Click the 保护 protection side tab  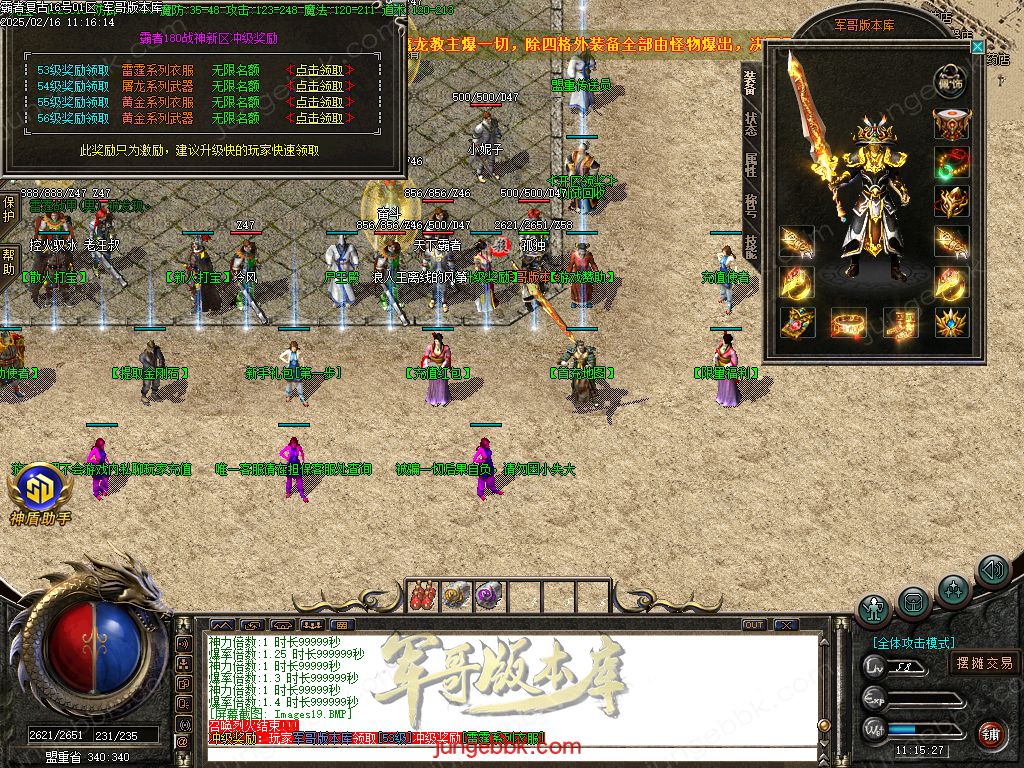click(x=9, y=209)
